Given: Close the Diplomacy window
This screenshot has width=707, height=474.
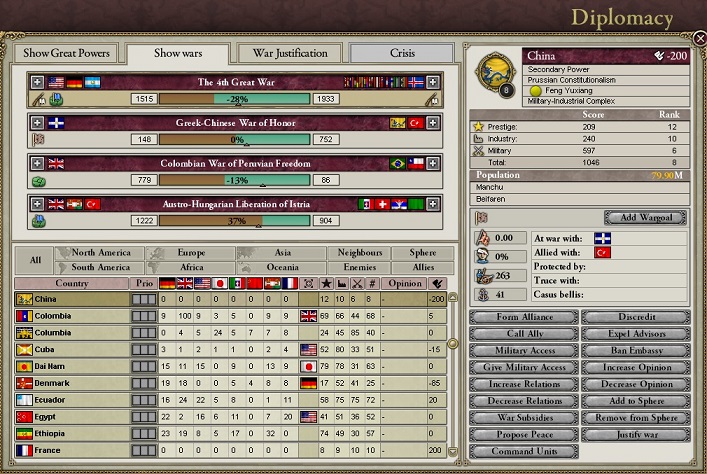Looking at the screenshot, I should [x=699, y=39].
